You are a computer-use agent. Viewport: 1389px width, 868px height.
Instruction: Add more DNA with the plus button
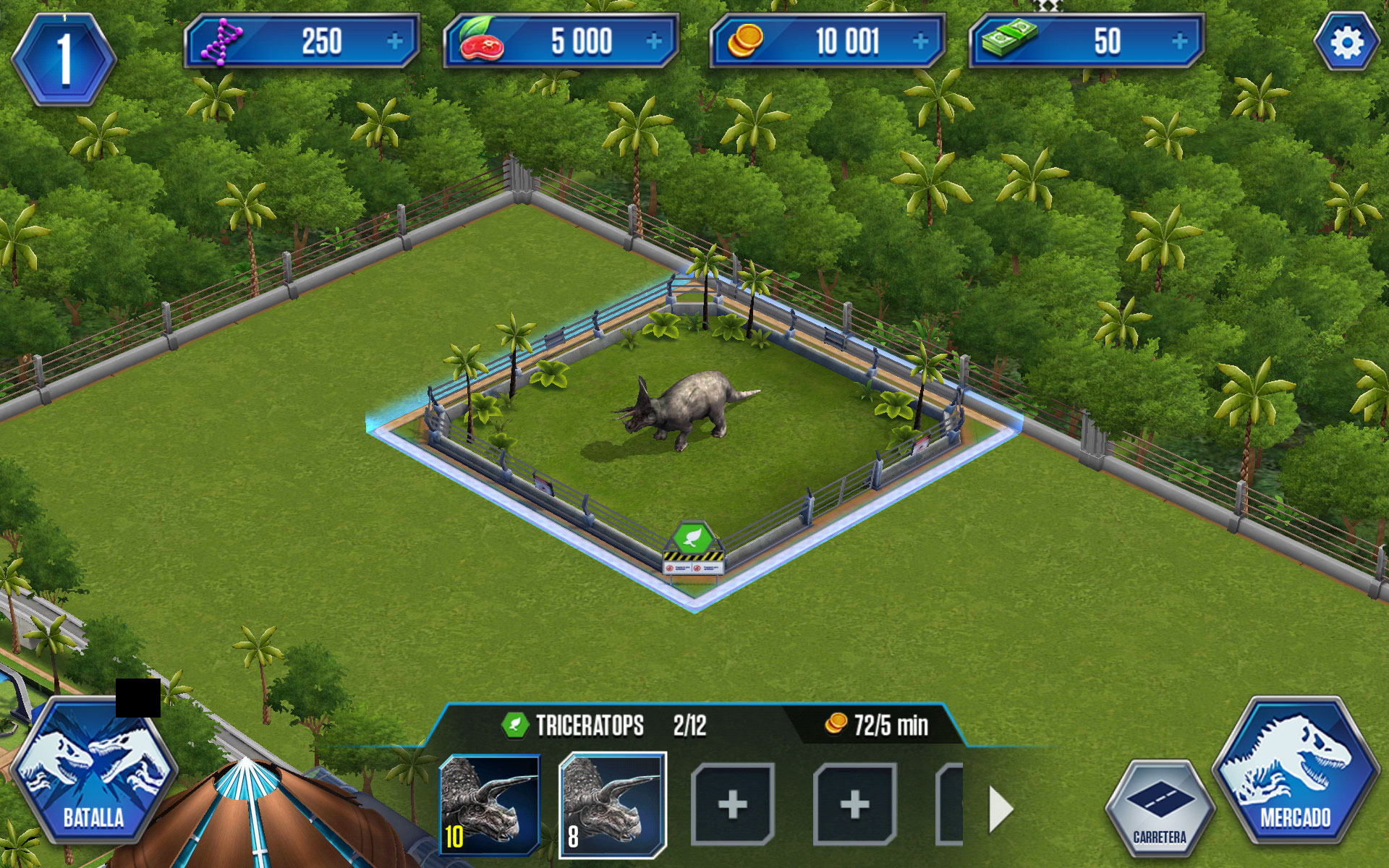(x=394, y=42)
